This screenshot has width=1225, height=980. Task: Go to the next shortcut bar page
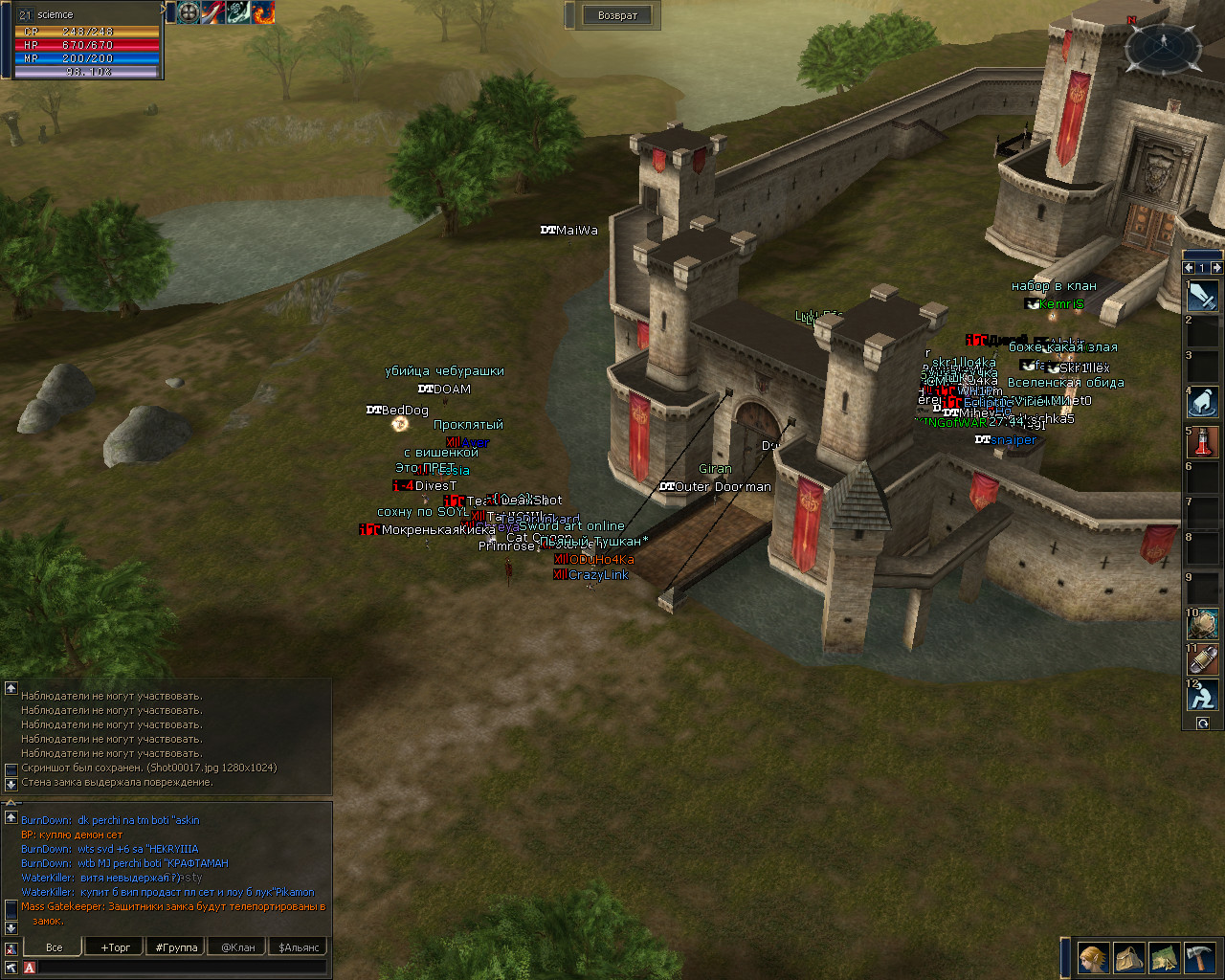click(1216, 268)
